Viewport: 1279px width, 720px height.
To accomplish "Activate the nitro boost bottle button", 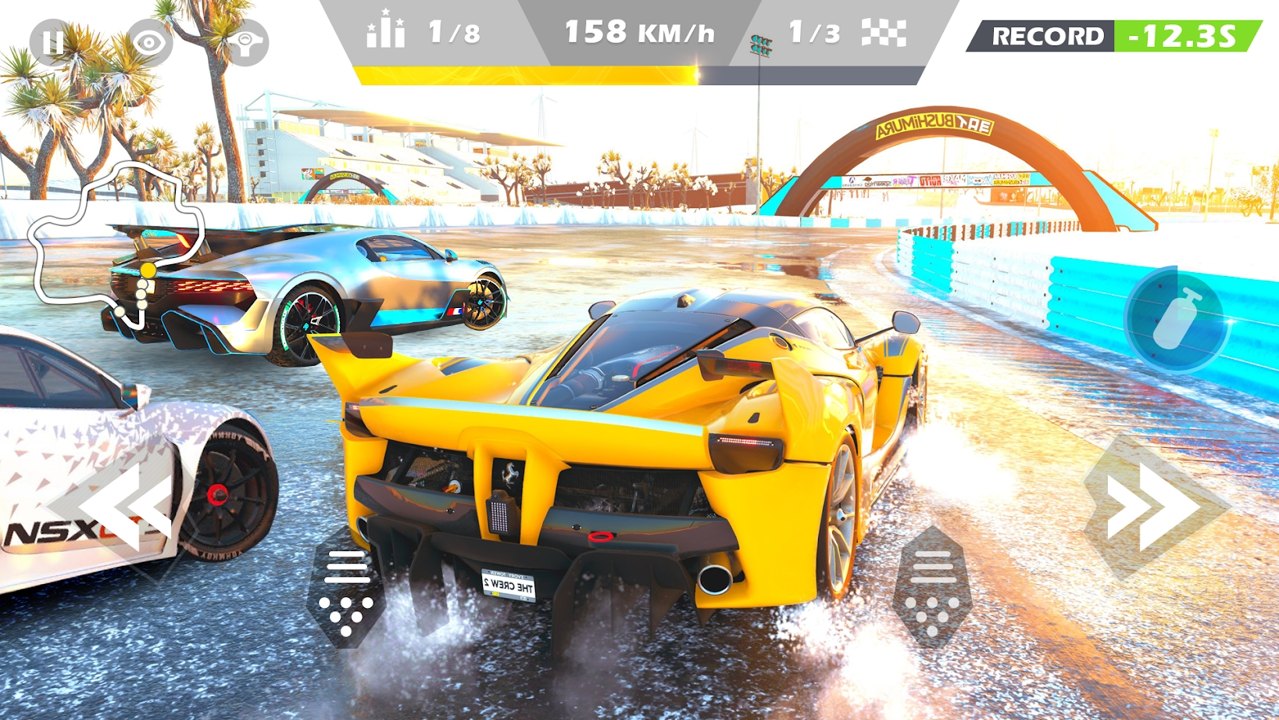I will (1176, 320).
